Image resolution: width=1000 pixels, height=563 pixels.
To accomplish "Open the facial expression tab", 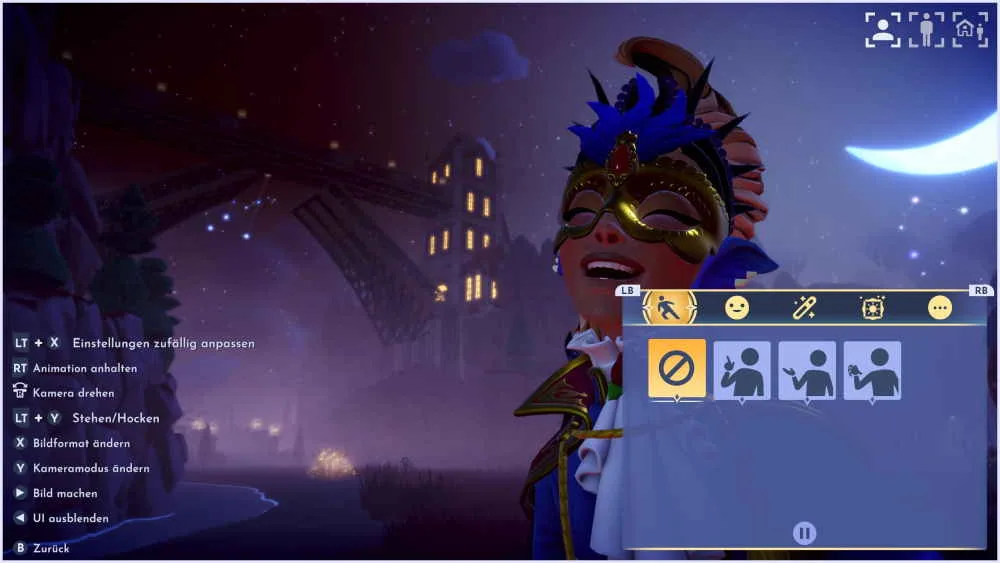I will [737, 308].
